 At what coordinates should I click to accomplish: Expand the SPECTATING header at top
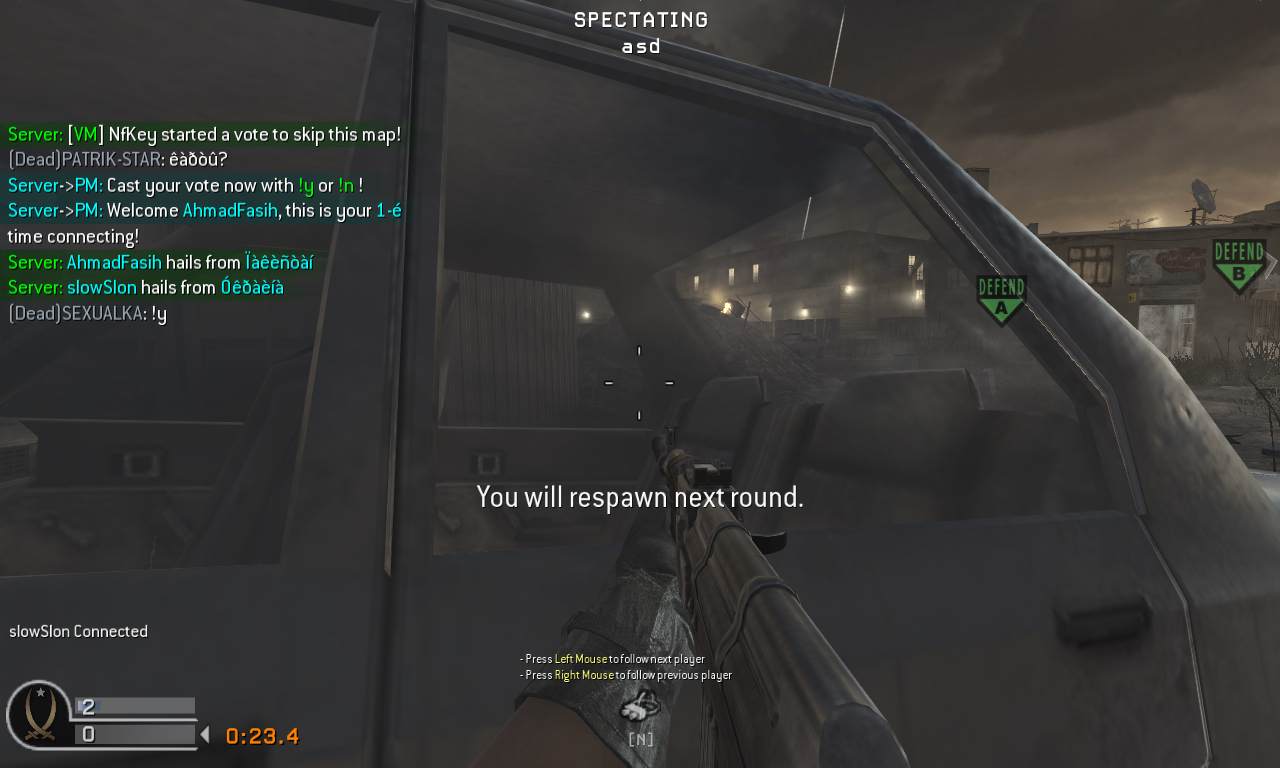pos(639,18)
